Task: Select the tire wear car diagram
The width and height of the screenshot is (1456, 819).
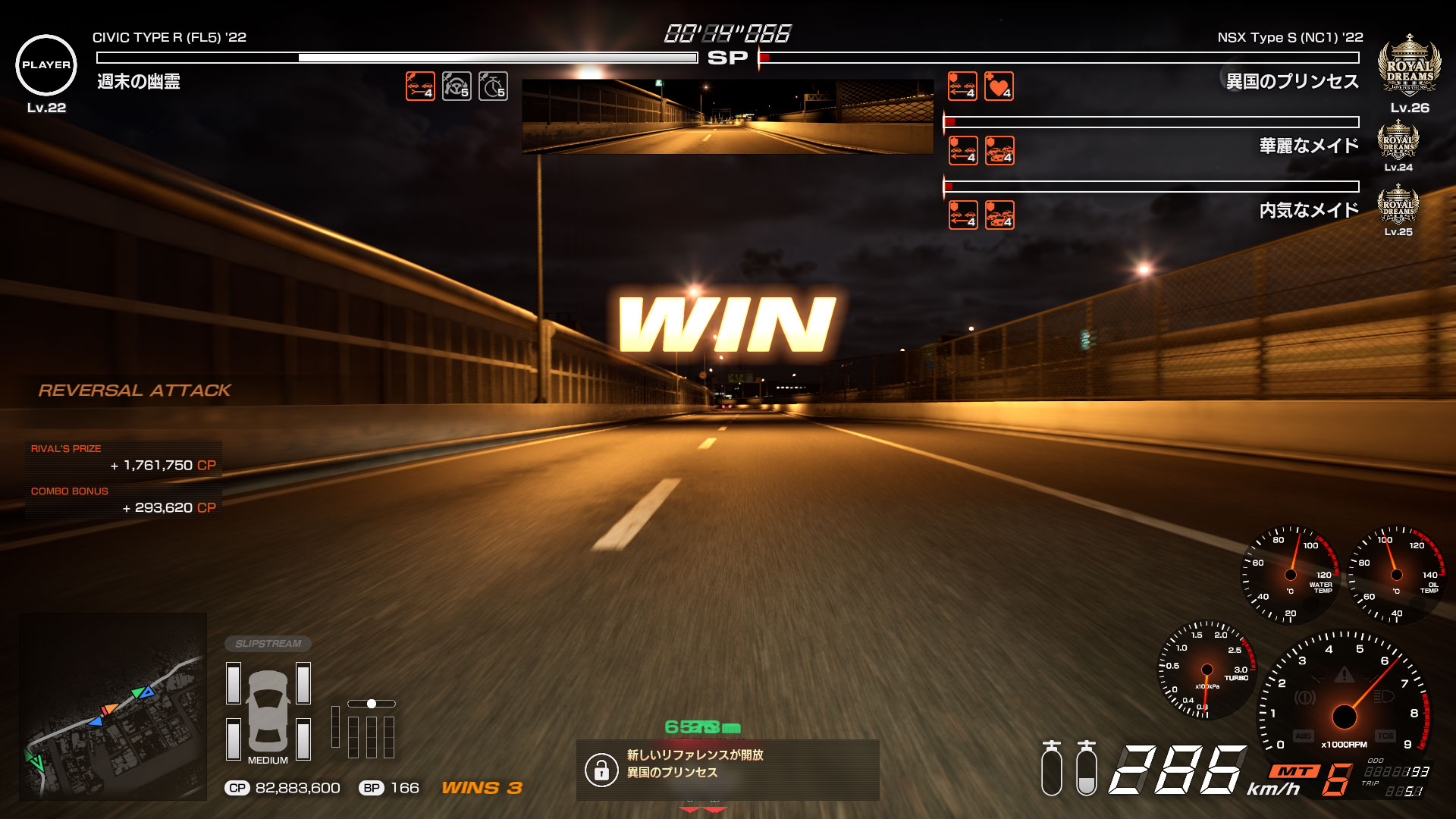Action: click(x=268, y=711)
